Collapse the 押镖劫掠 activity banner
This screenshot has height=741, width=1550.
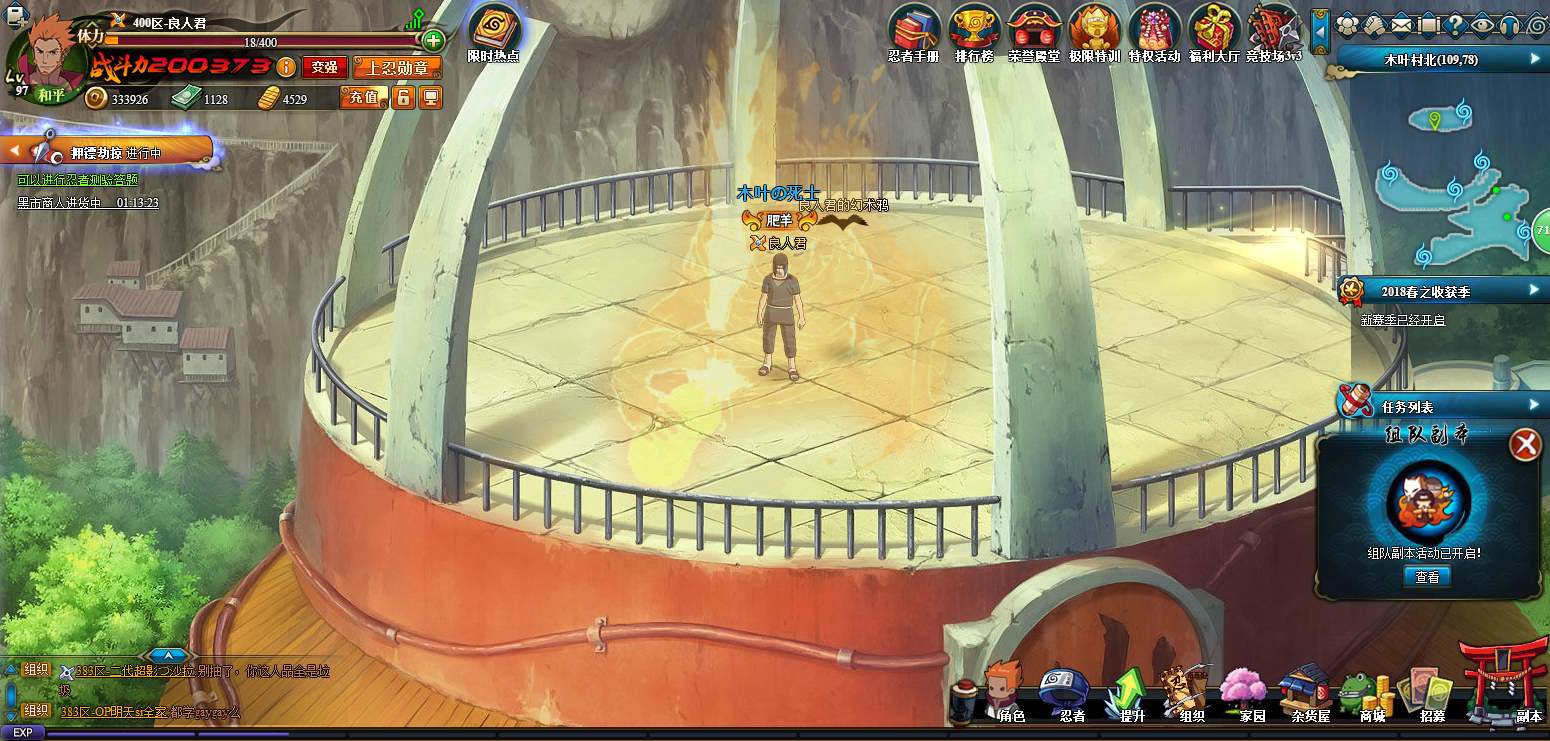(x=16, y=152)
